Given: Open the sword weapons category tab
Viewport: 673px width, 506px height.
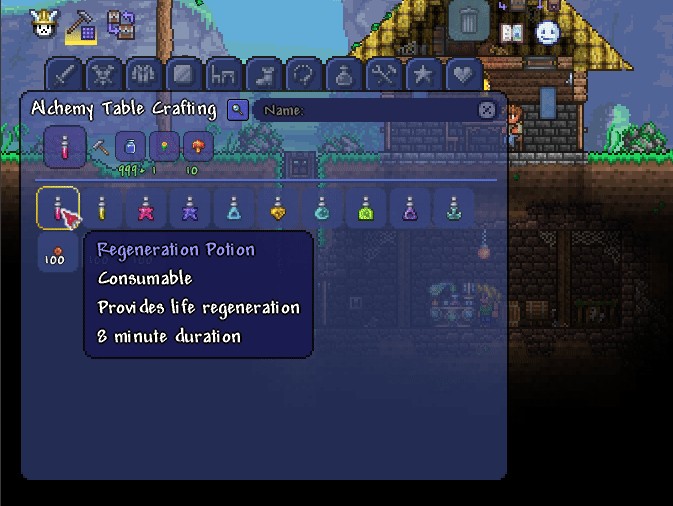Looking at the screenshot, I should [x=65, y=75].
